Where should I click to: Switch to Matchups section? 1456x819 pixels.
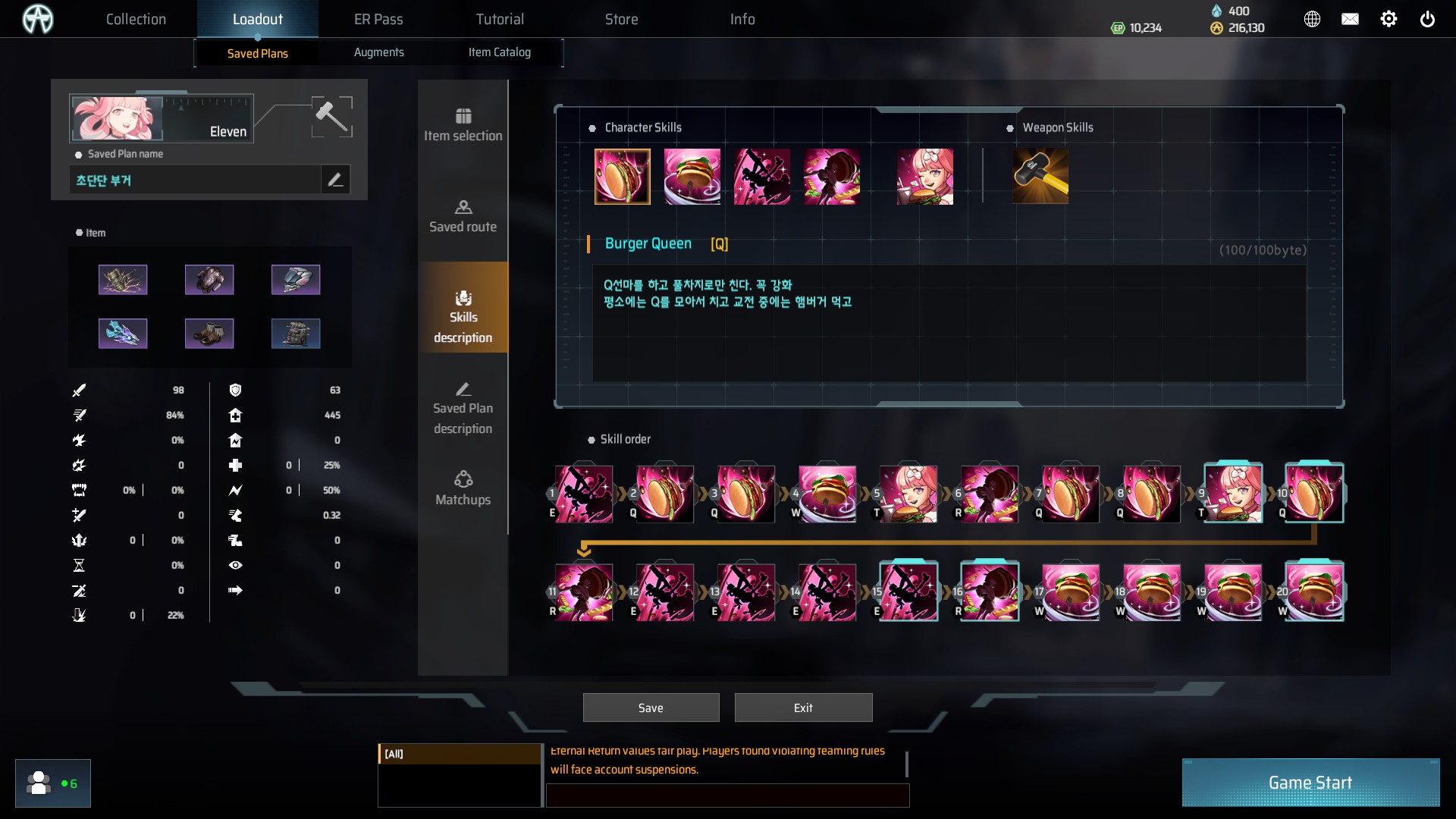[x=463, y=489]
